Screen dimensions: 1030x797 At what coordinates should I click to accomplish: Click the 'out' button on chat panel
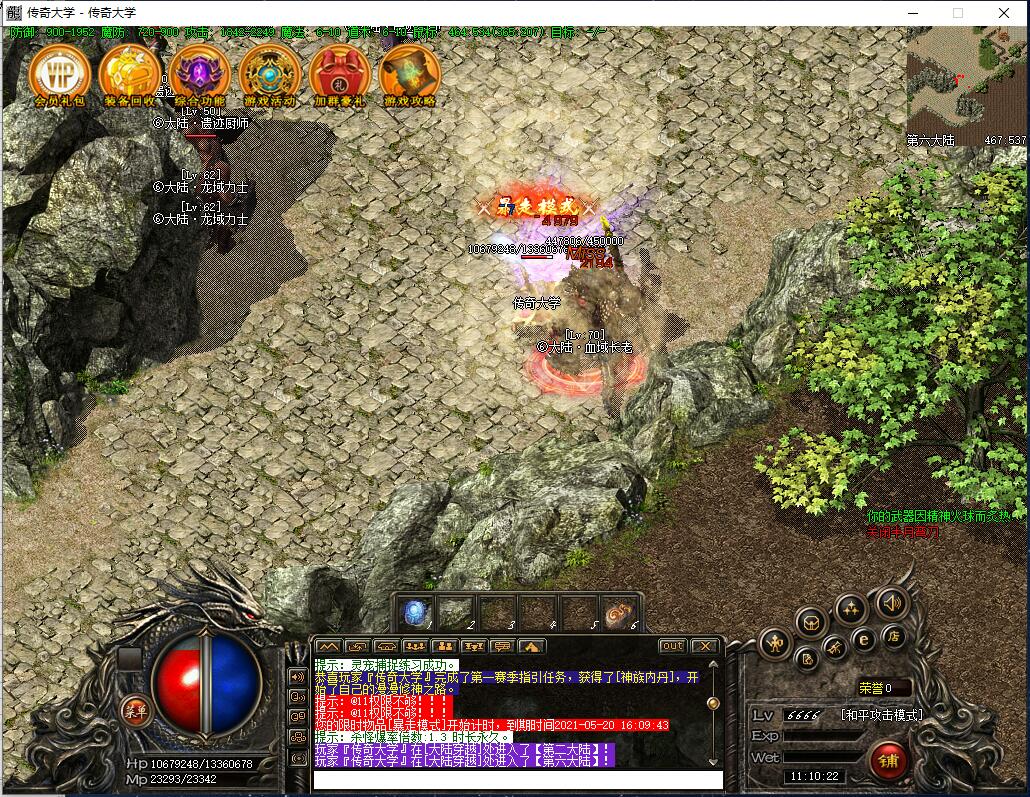coord(673,646)
